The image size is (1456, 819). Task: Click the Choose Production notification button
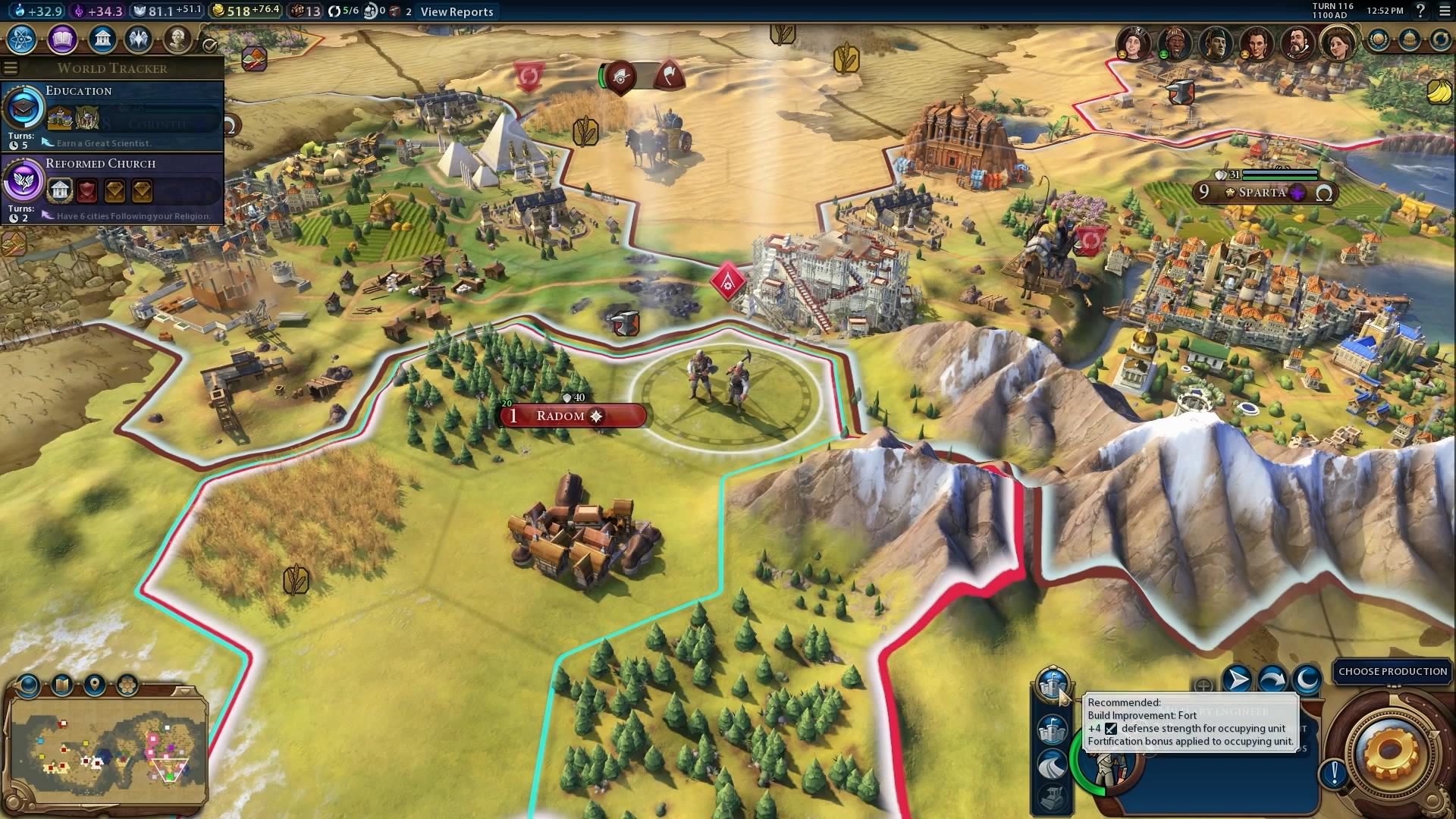(1392, 672)
